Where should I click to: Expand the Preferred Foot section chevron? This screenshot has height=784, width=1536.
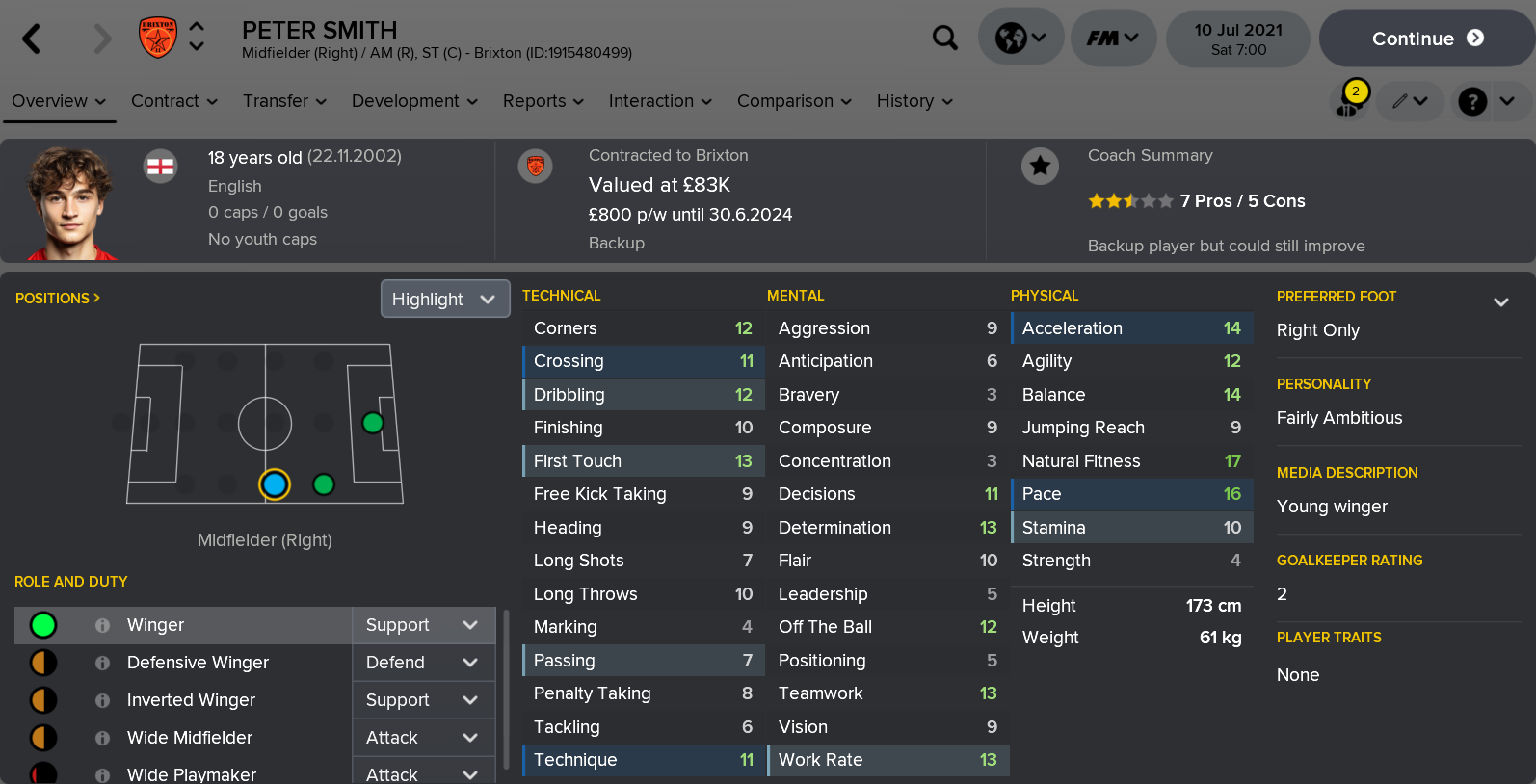[1501, 301]
